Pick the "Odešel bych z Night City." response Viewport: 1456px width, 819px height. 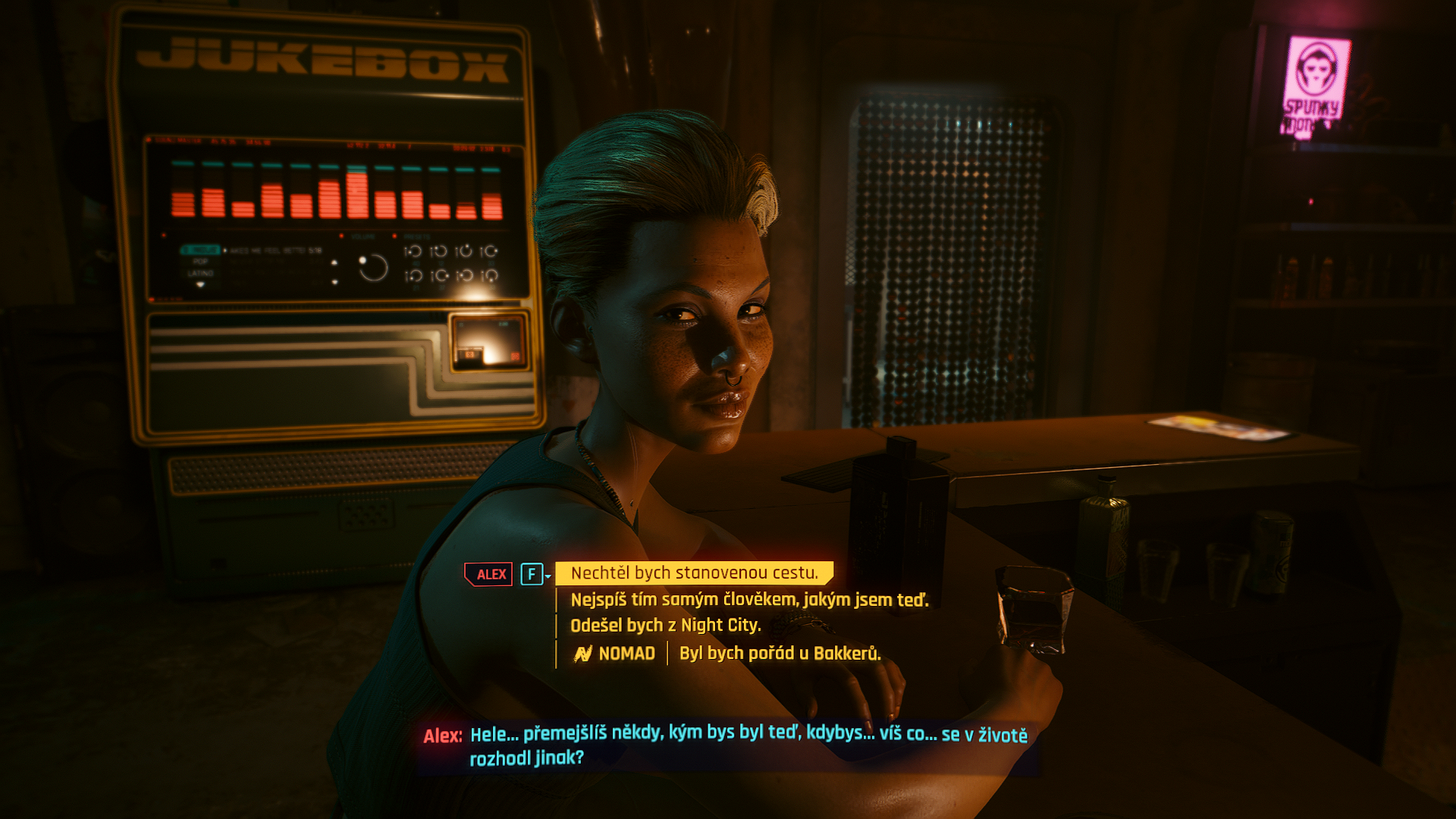click(665, 626)
